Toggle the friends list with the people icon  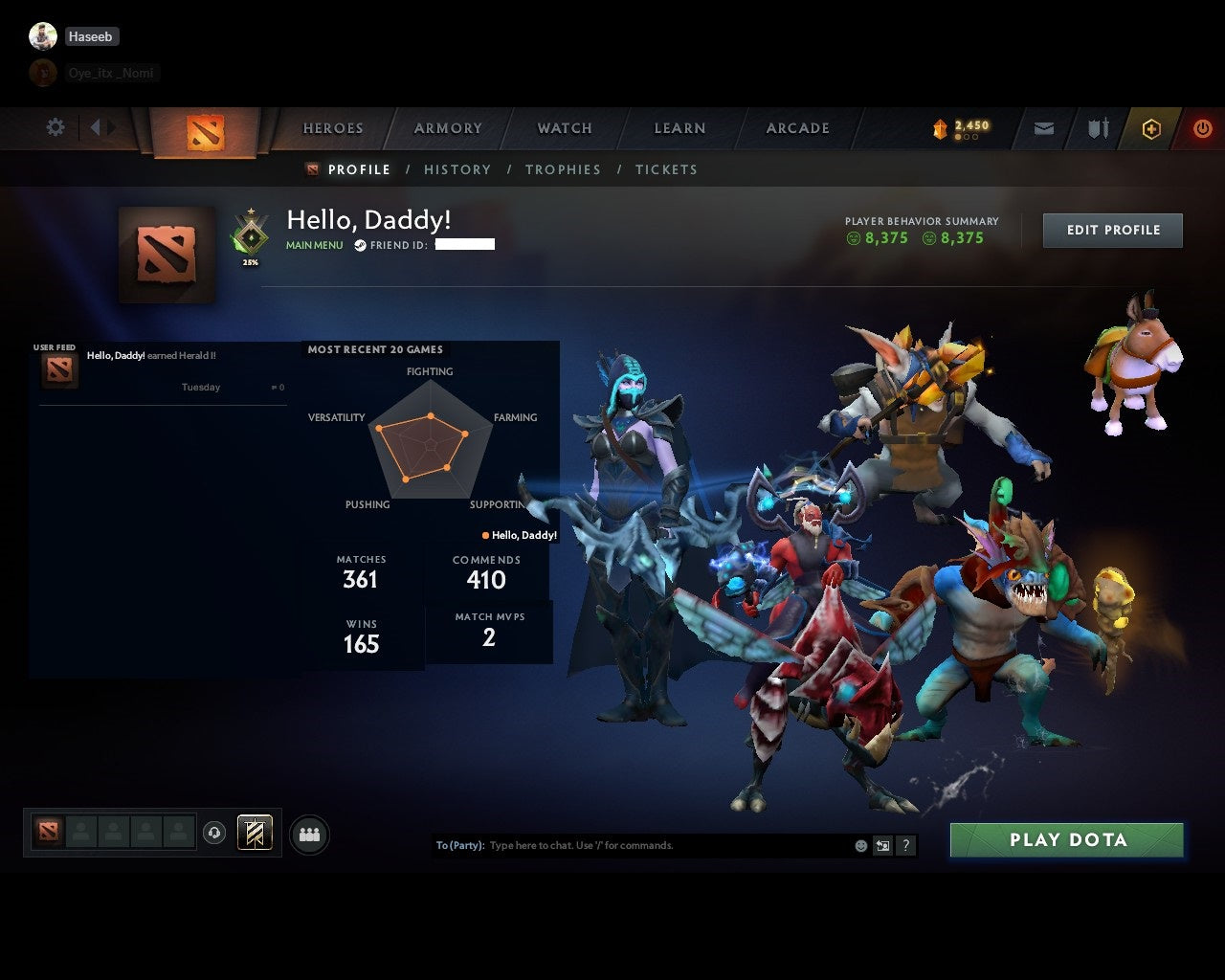tap(308, 834)
